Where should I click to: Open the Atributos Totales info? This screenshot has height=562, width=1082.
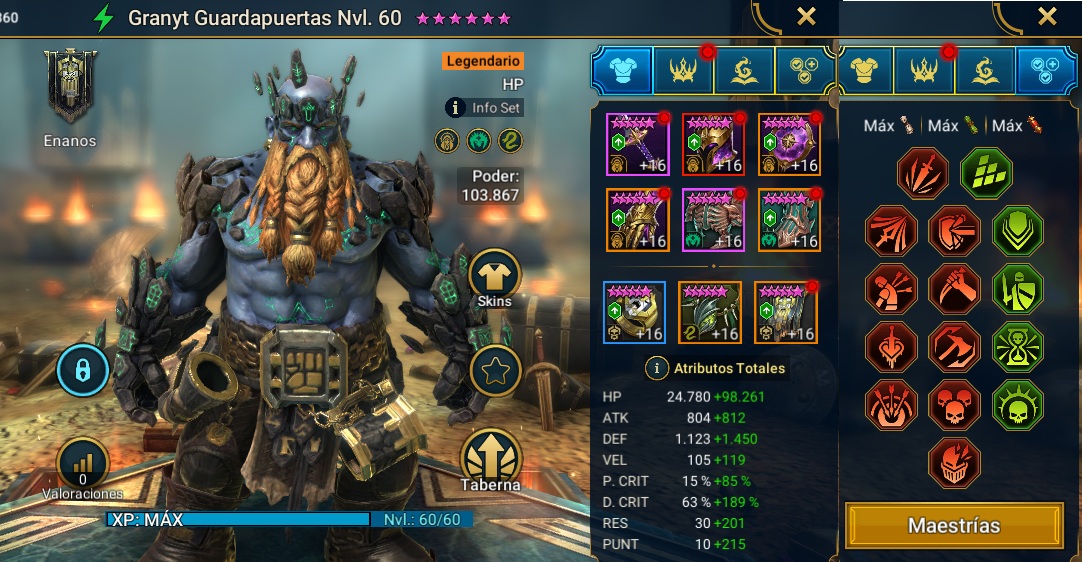pos(716,368)
